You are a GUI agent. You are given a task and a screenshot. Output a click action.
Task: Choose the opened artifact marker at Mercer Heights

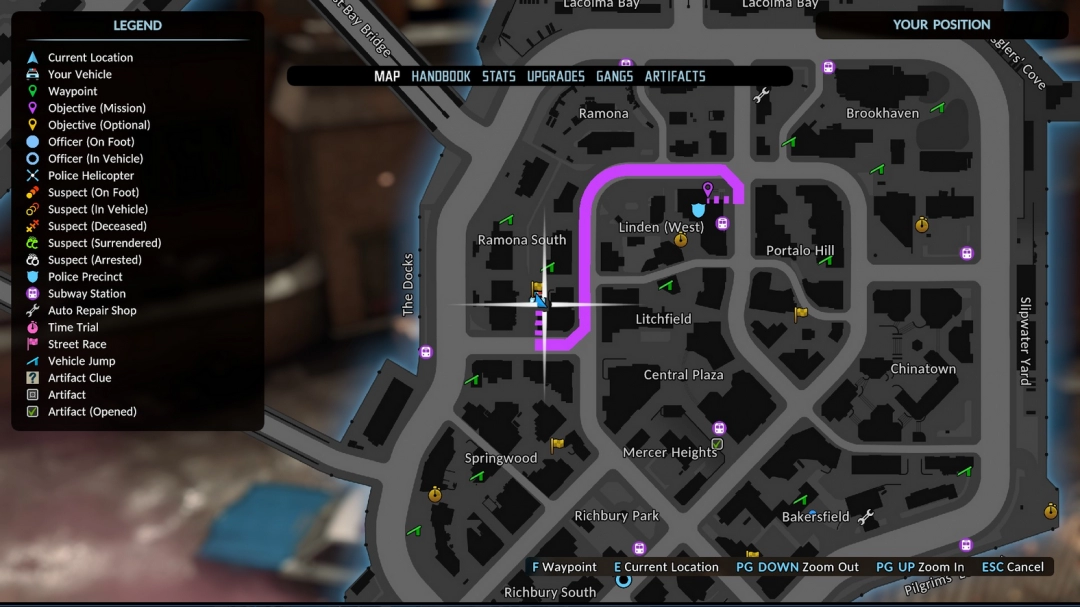(x=717, y=443)
